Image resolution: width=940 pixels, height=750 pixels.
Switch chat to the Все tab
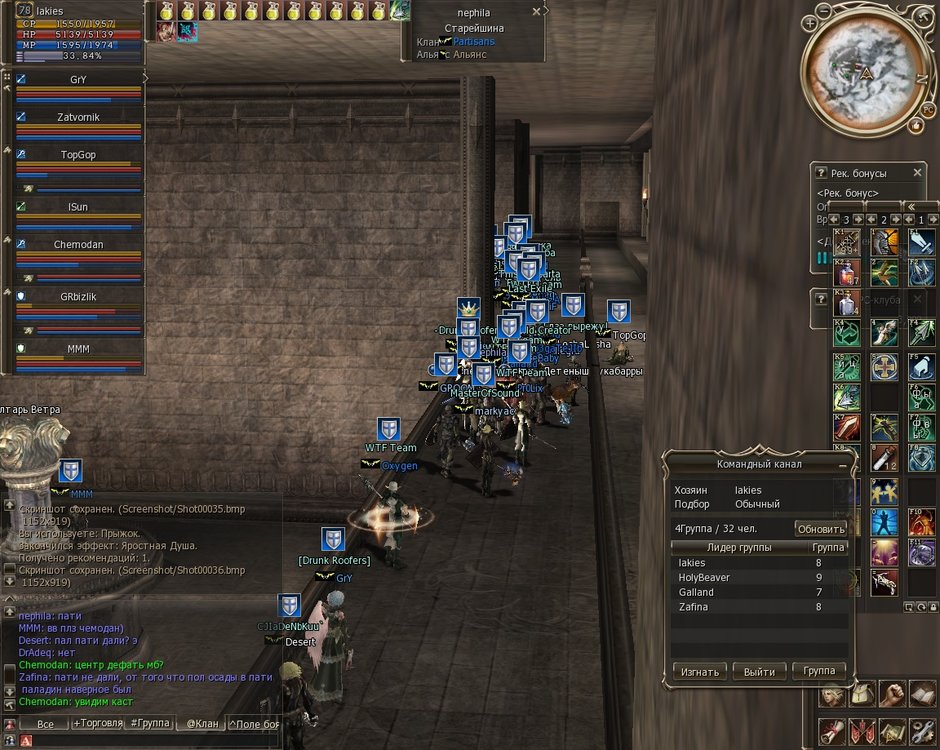coord(45,723)
